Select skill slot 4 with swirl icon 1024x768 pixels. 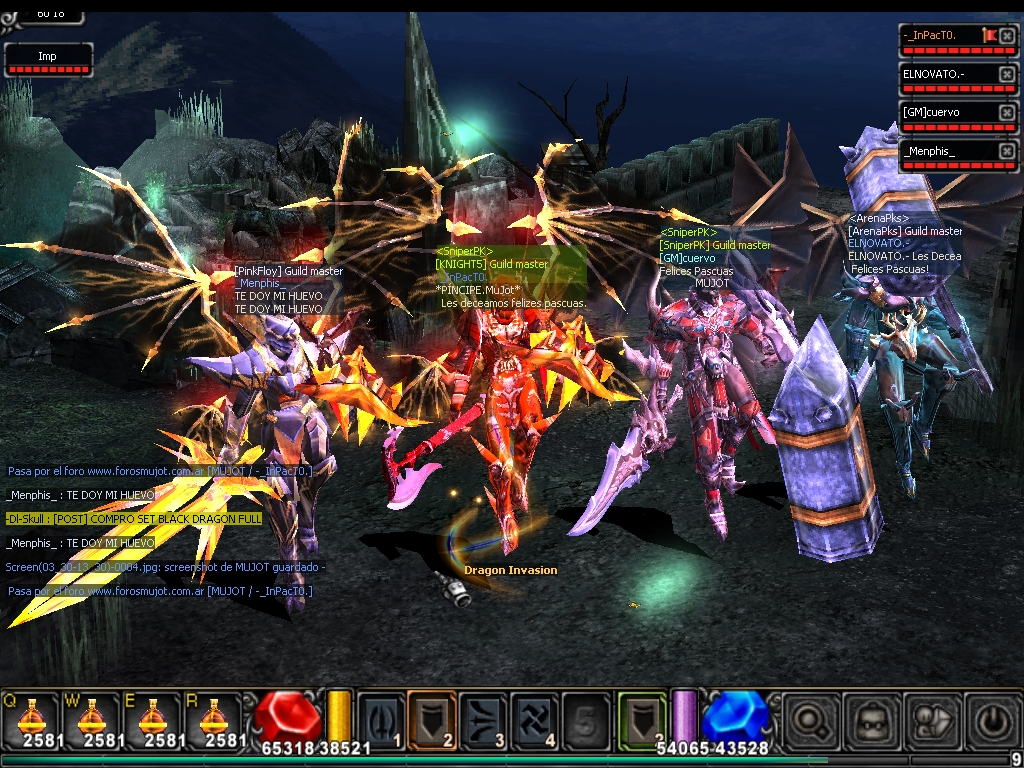click(535, 718)
